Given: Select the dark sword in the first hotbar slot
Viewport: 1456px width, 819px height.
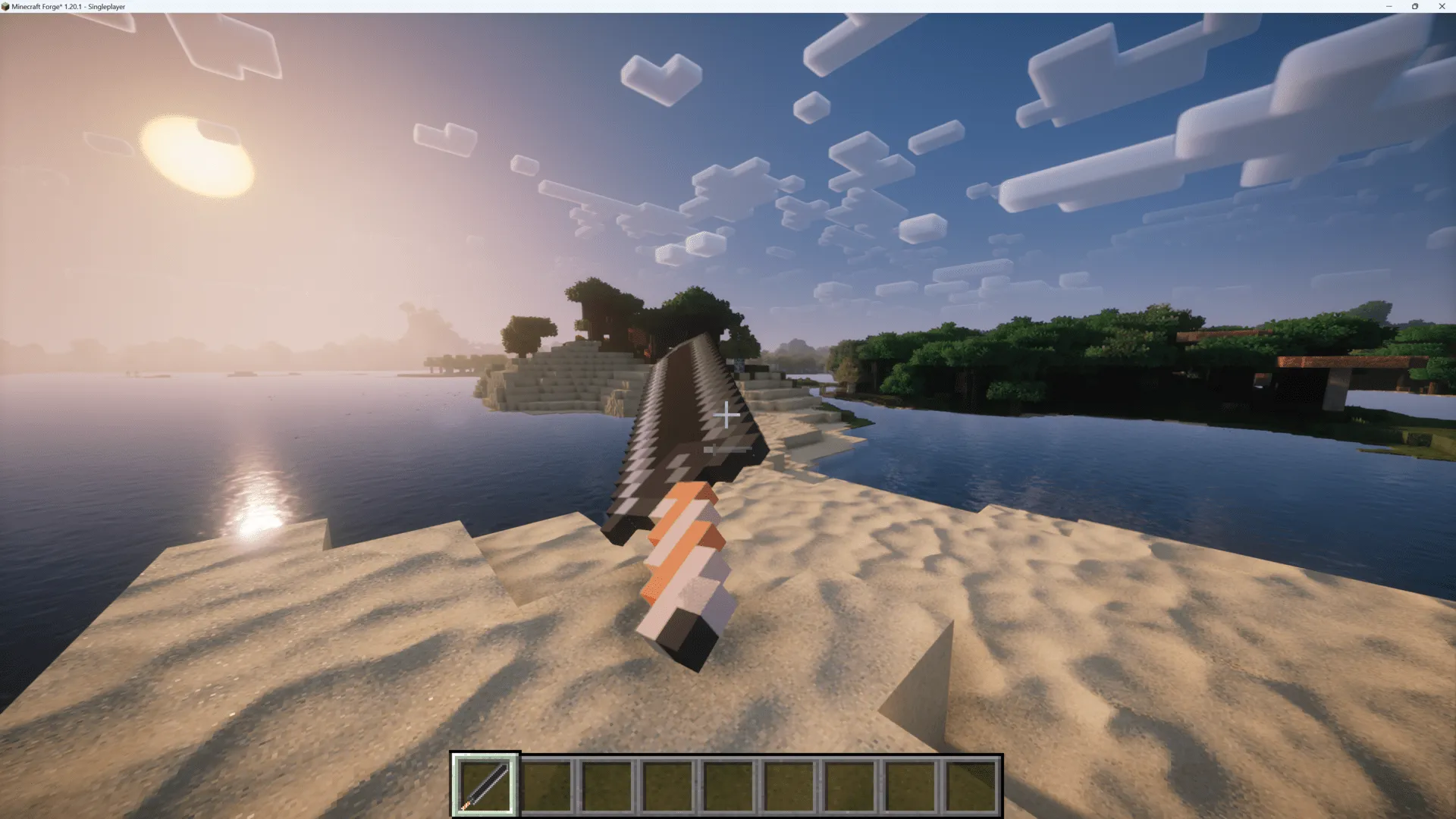Looking at the screenshot, I should pos(485,783).
